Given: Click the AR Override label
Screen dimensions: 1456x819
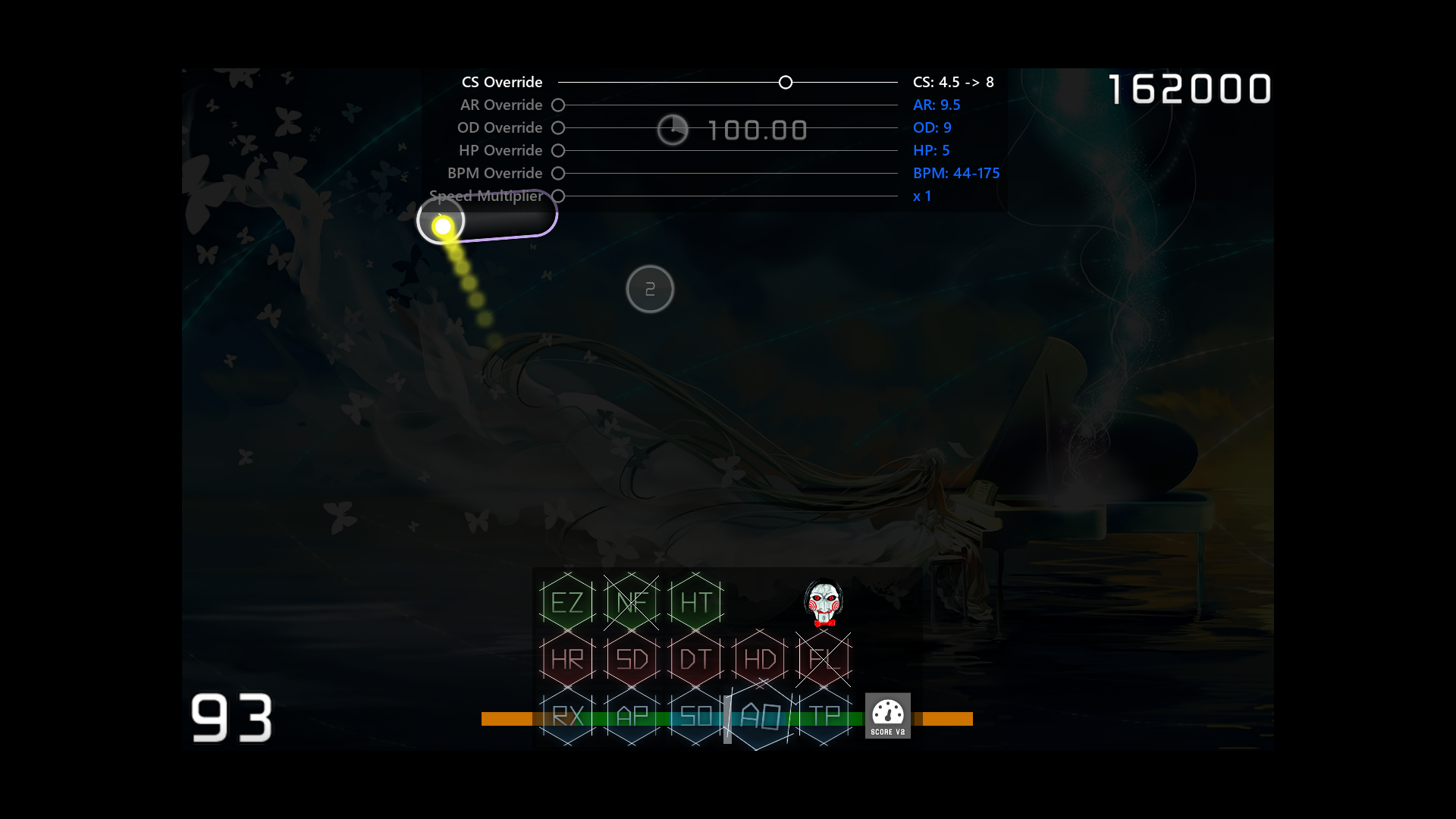Looking at the screenshot, I should tap(500, 105).
